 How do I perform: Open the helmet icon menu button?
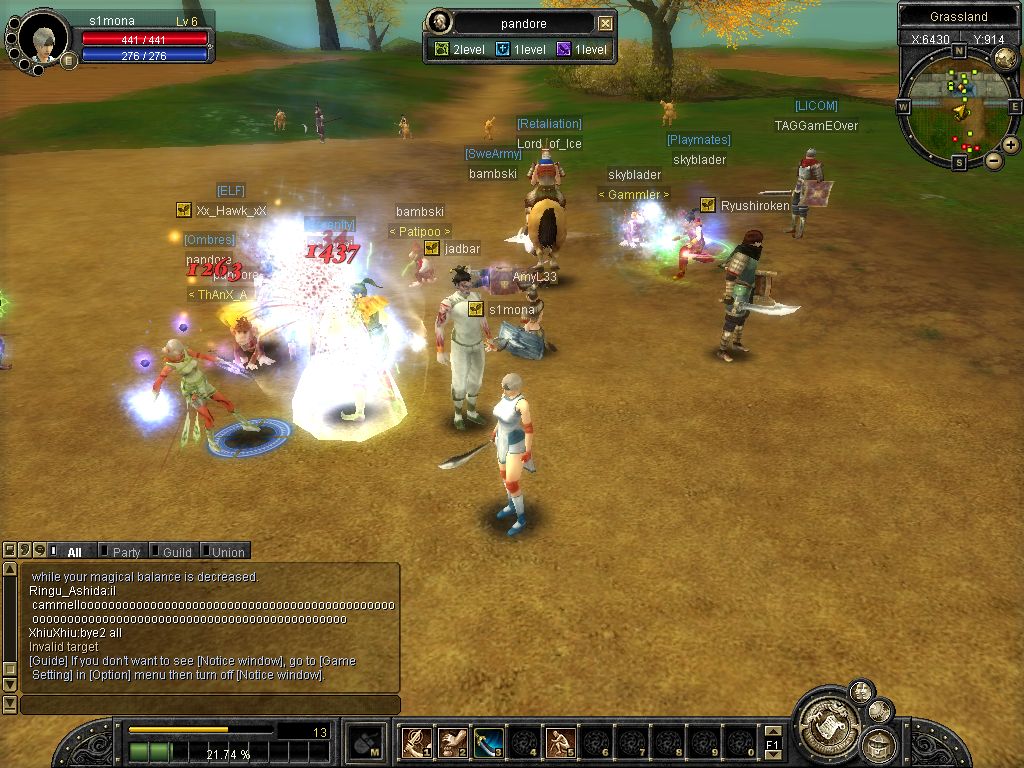879,743
